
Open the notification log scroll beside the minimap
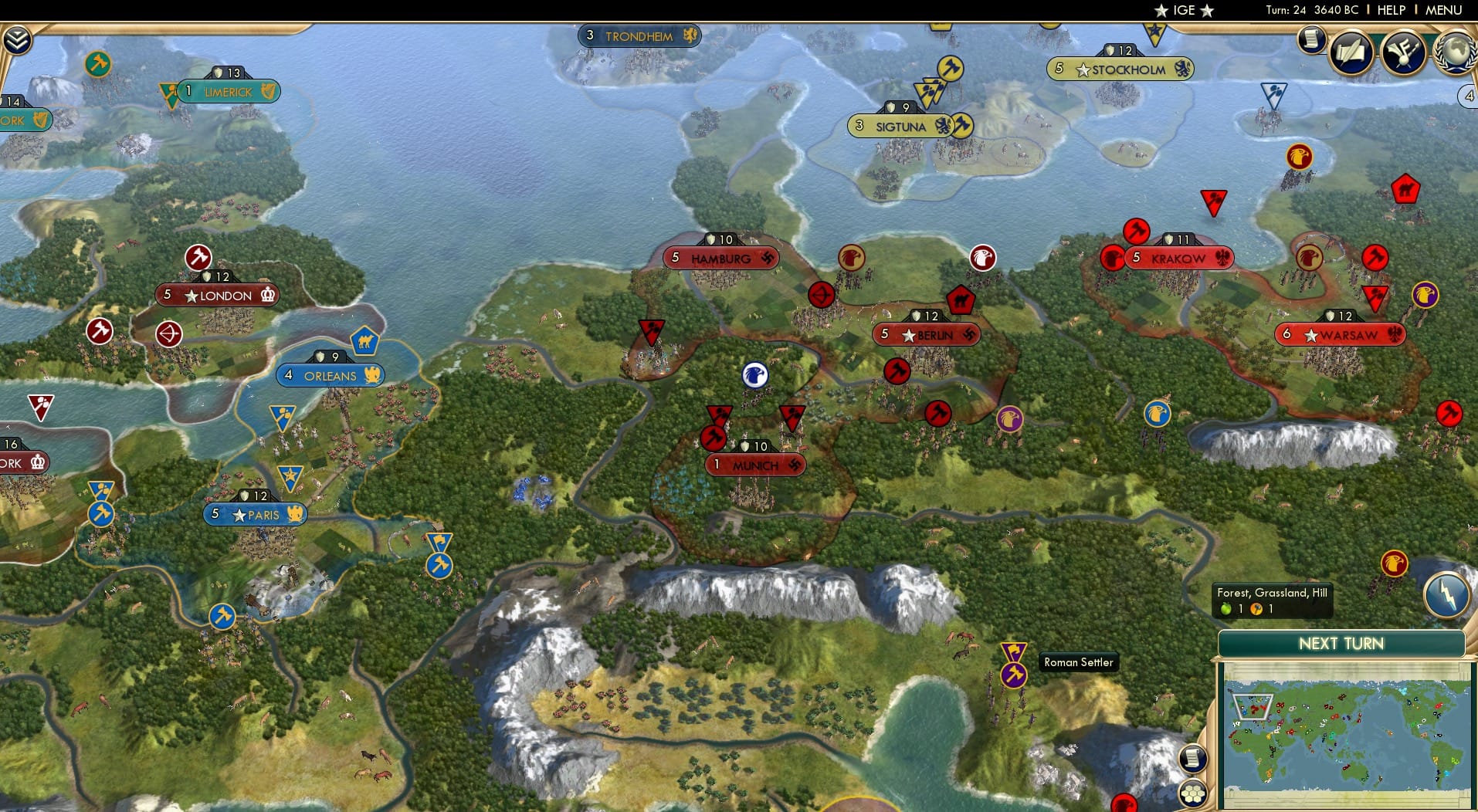pos(1193,759)
